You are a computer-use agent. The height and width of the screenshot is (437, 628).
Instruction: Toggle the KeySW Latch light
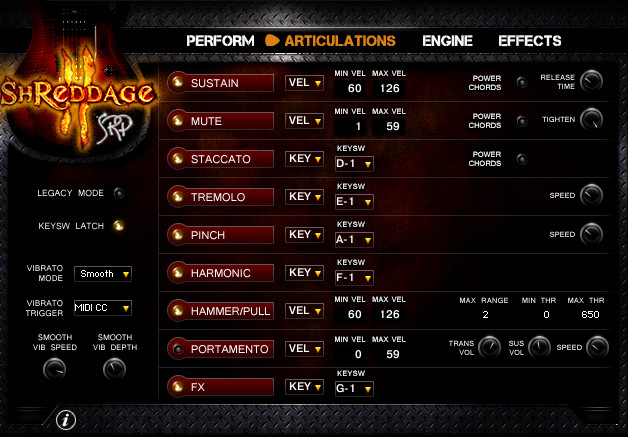click(119, 225)
